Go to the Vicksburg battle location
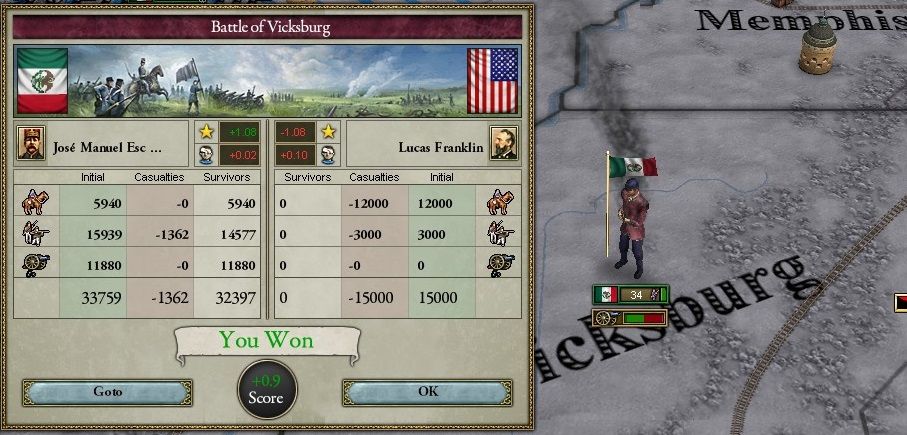907x435 pixels. [x=107, y=392]
